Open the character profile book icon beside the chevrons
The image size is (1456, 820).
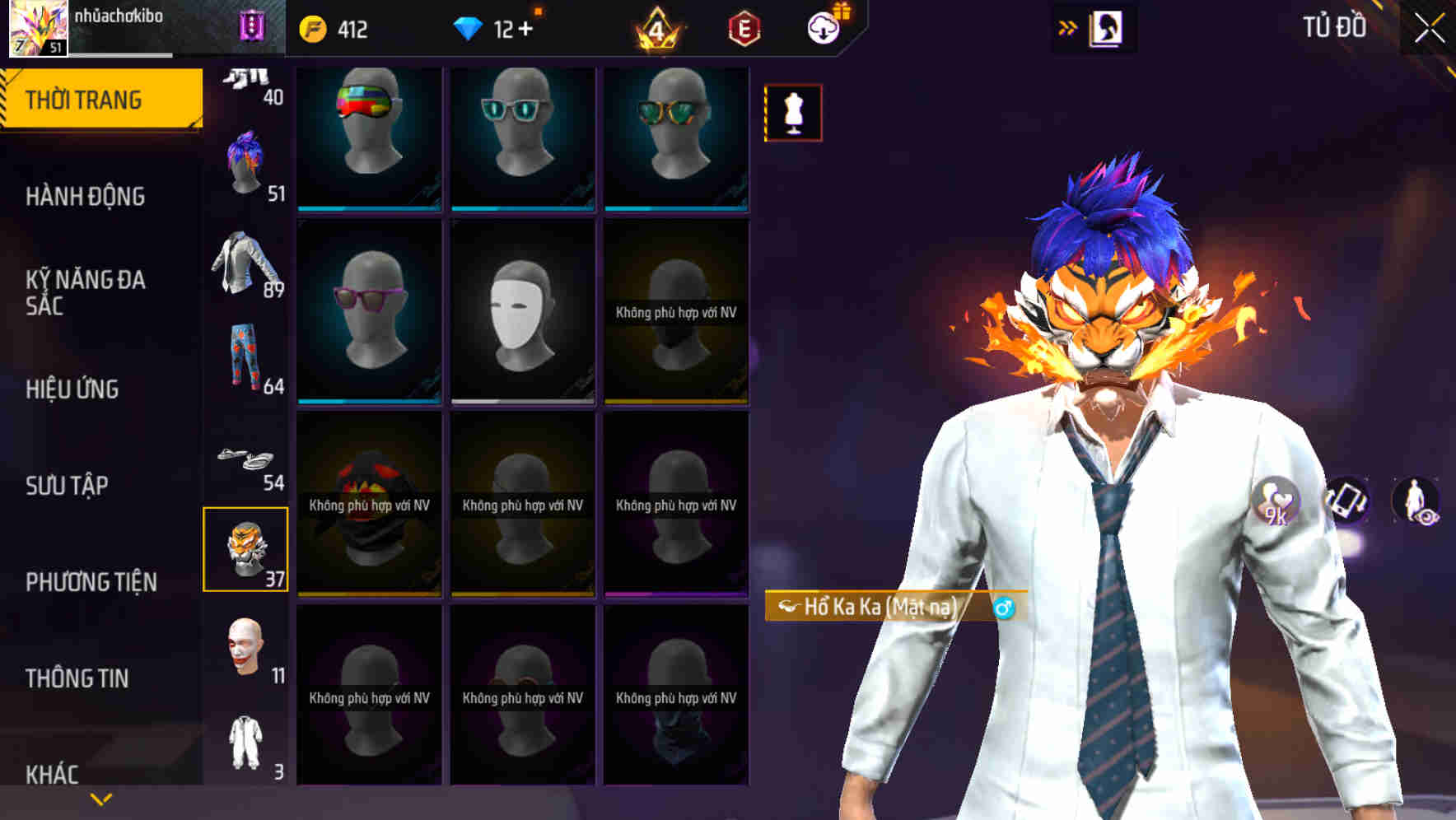click(1108, 27)
